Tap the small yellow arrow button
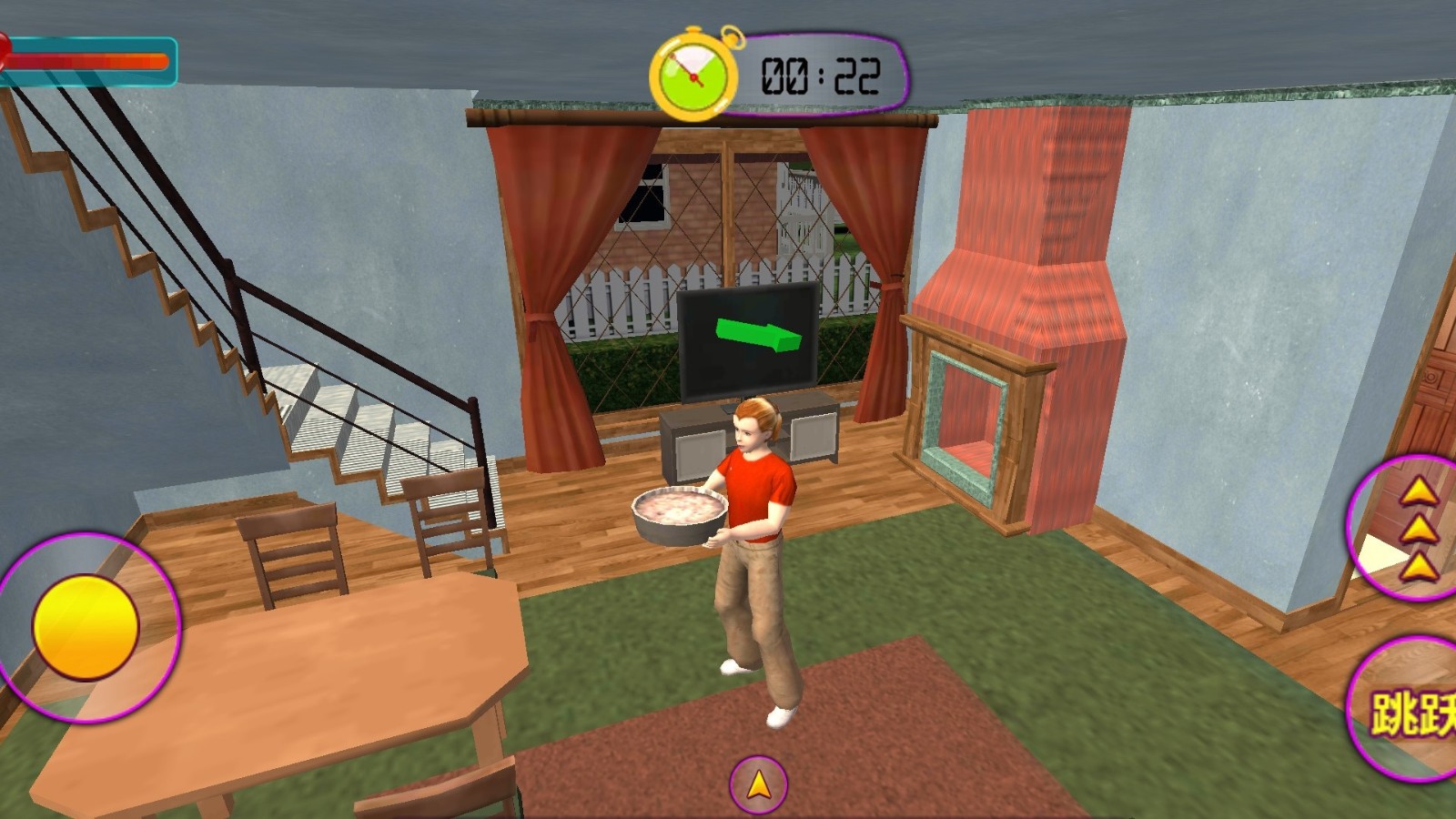Screen dimensions: 1456x819 pyautogui.click(x=757, y=784)
